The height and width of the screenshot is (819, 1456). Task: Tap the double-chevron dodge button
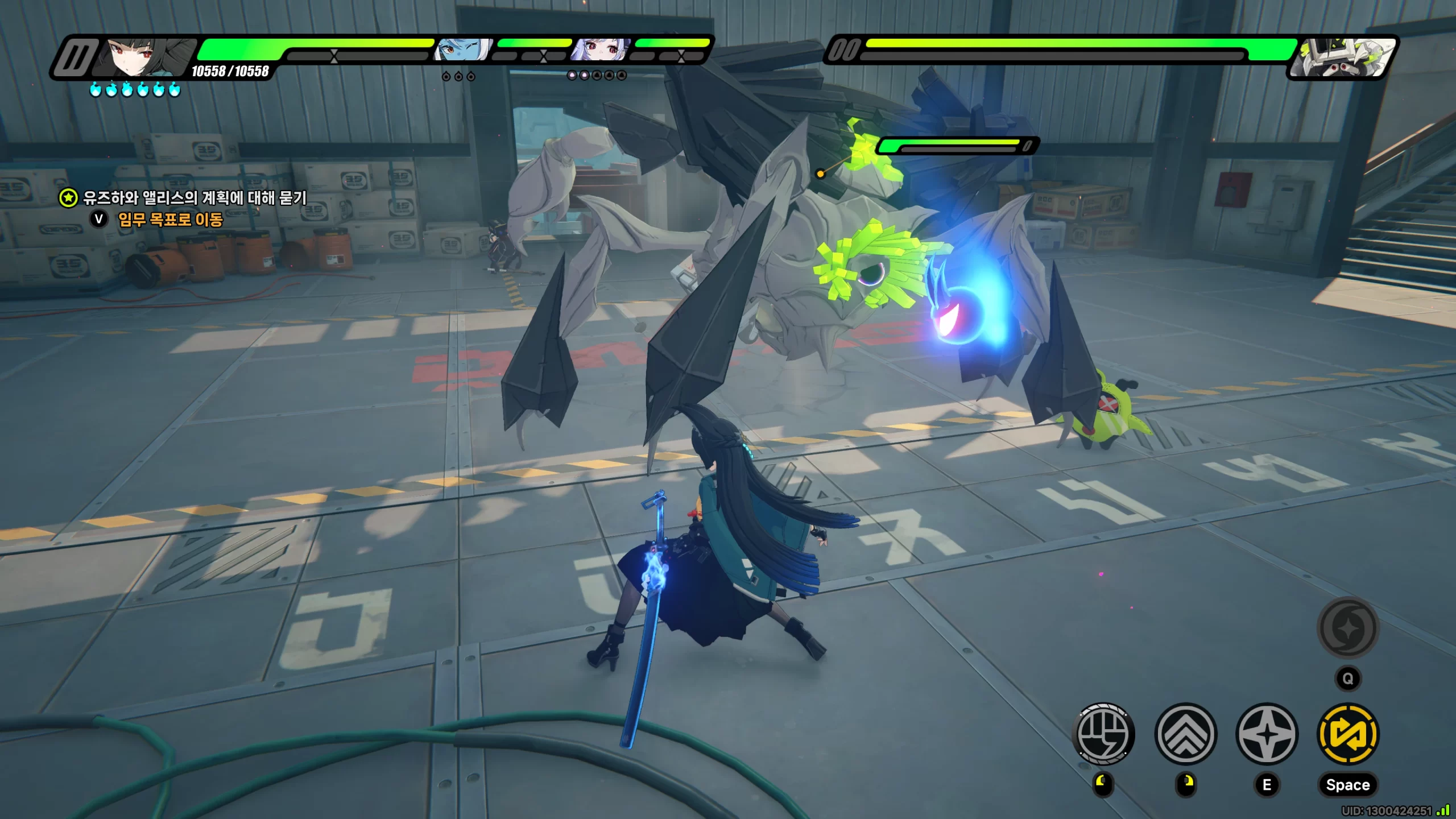[1185, 734]
